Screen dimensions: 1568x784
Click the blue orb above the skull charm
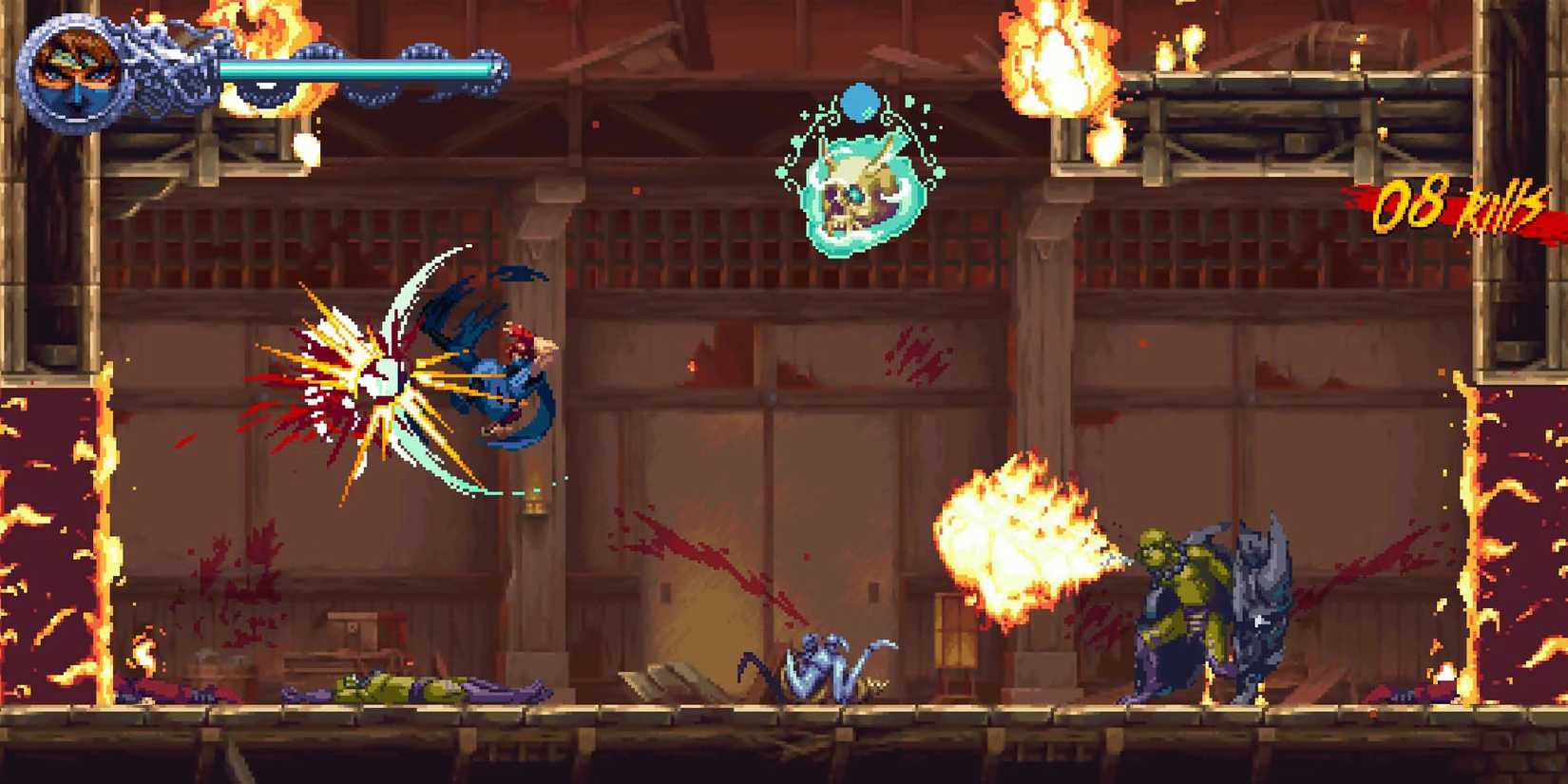(x=863, y=105)
